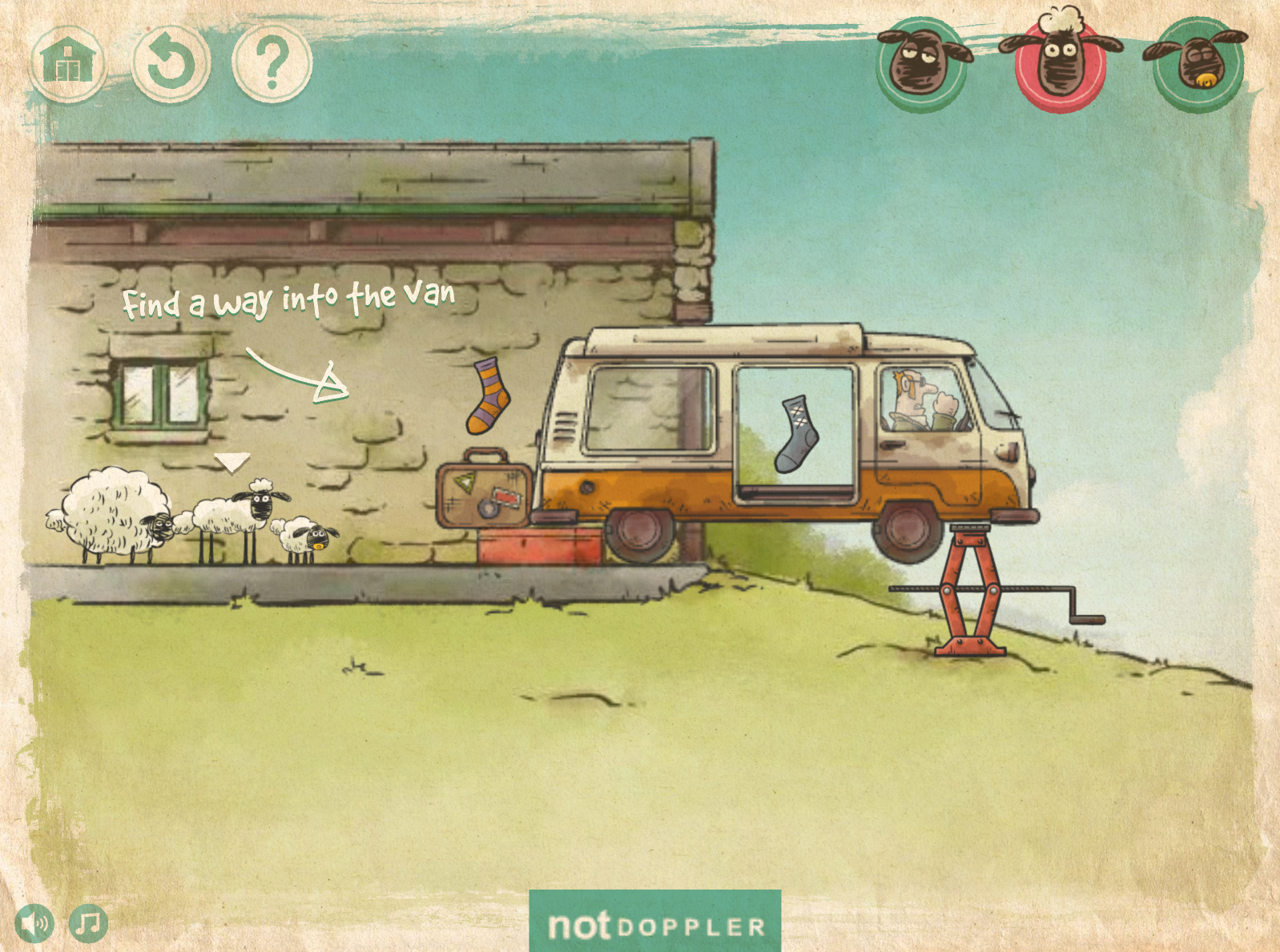Screen dimensions: 1280x952
Task: Toggle the sound effects speaker
Action: tap(34, 924)
